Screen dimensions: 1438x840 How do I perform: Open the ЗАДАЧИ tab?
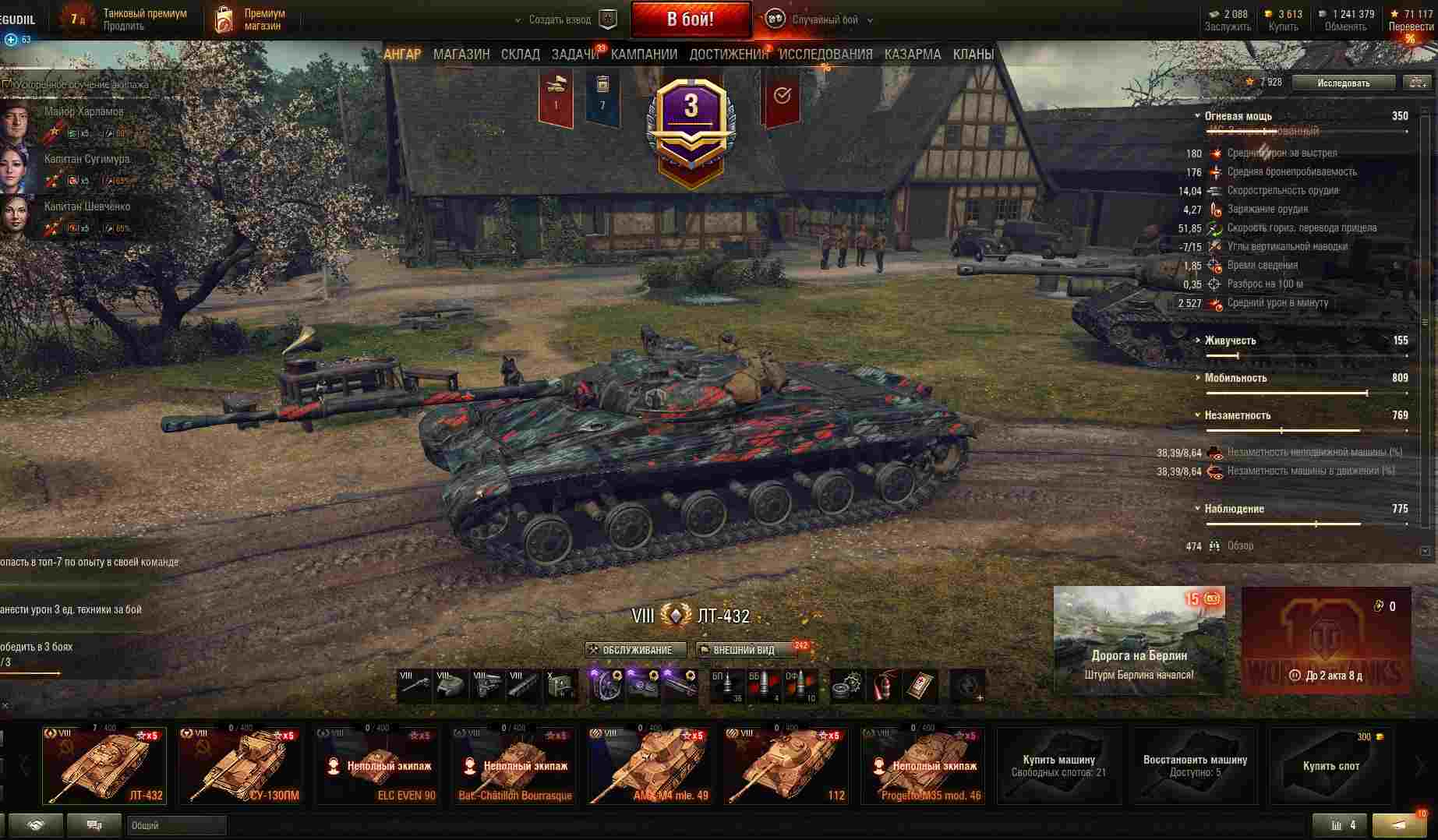click(x=575, y=55)
